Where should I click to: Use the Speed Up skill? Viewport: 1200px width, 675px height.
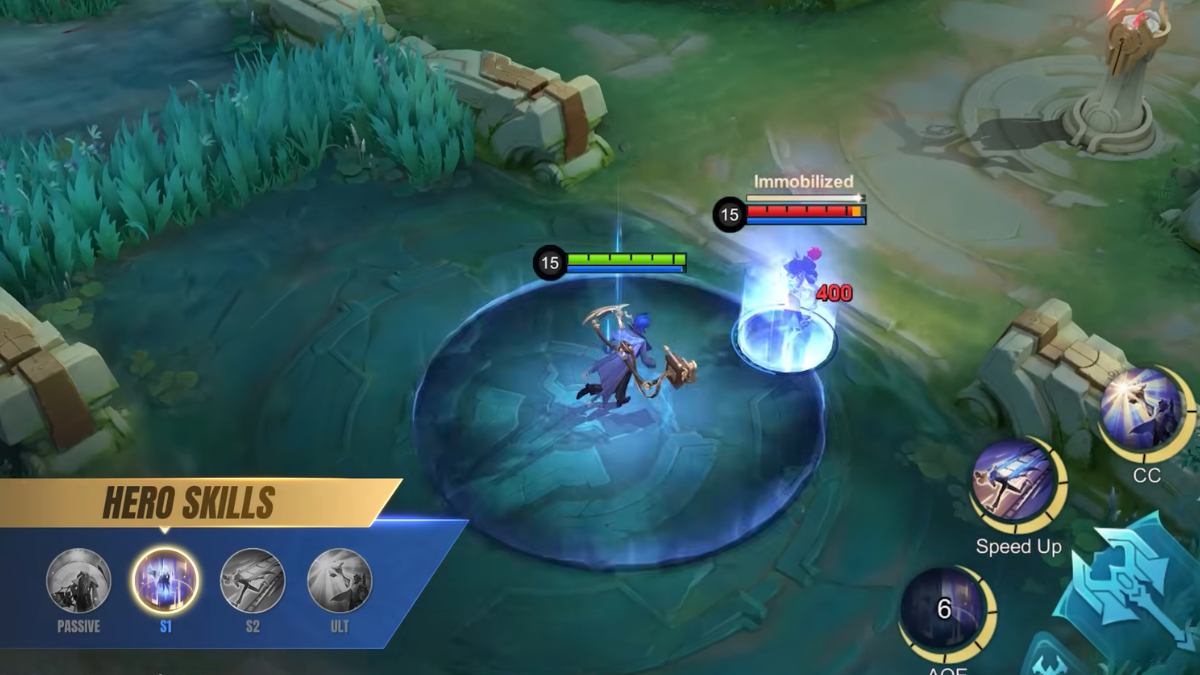pyautogui.click(x=1016, y=484)
